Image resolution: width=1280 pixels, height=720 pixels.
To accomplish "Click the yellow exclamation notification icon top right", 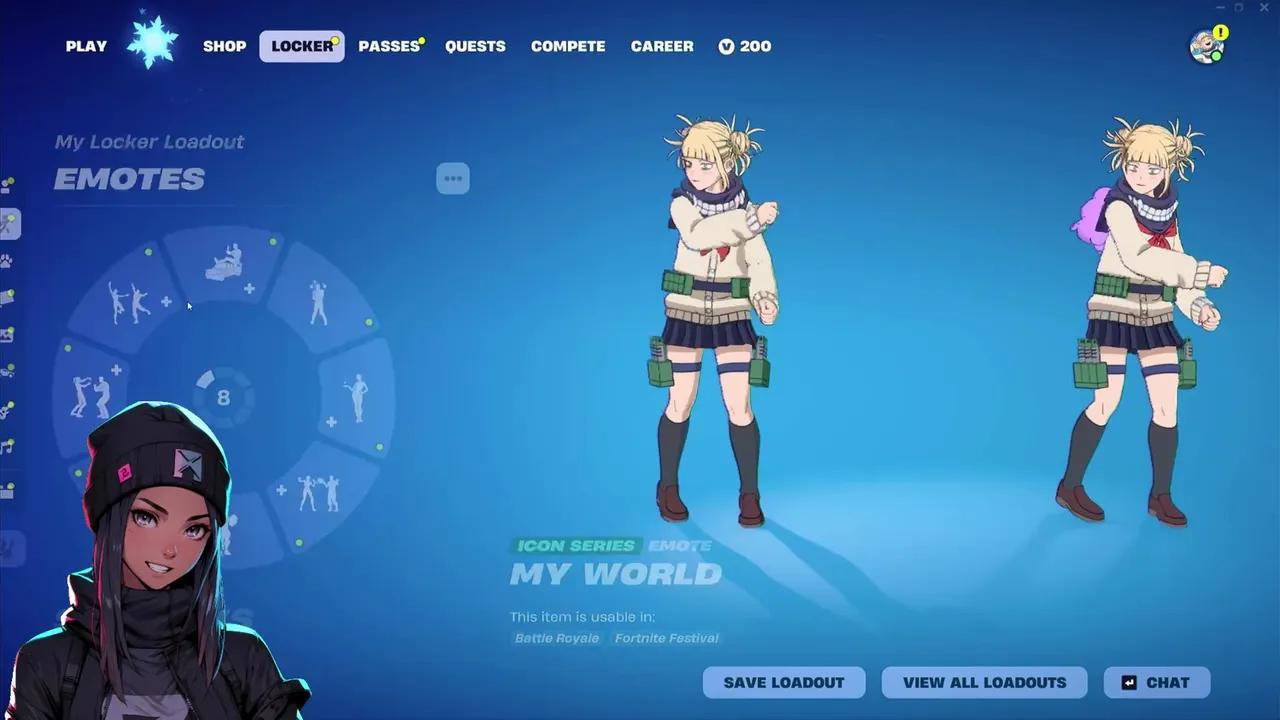I will pyautogui.click(x=1221, y=33).
